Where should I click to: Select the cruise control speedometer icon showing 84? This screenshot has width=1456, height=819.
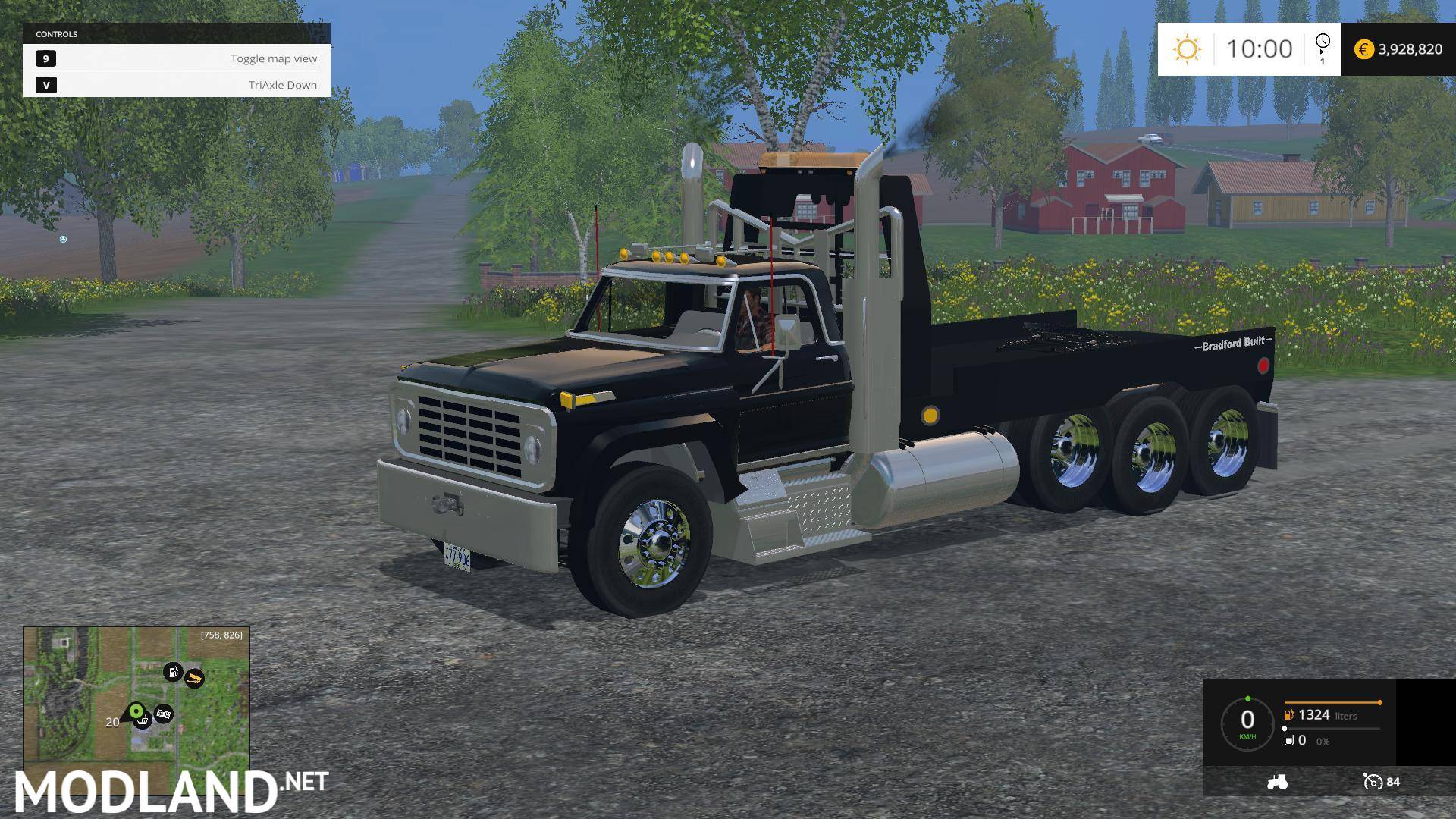pyautogui.click(x=1373, y=783)
